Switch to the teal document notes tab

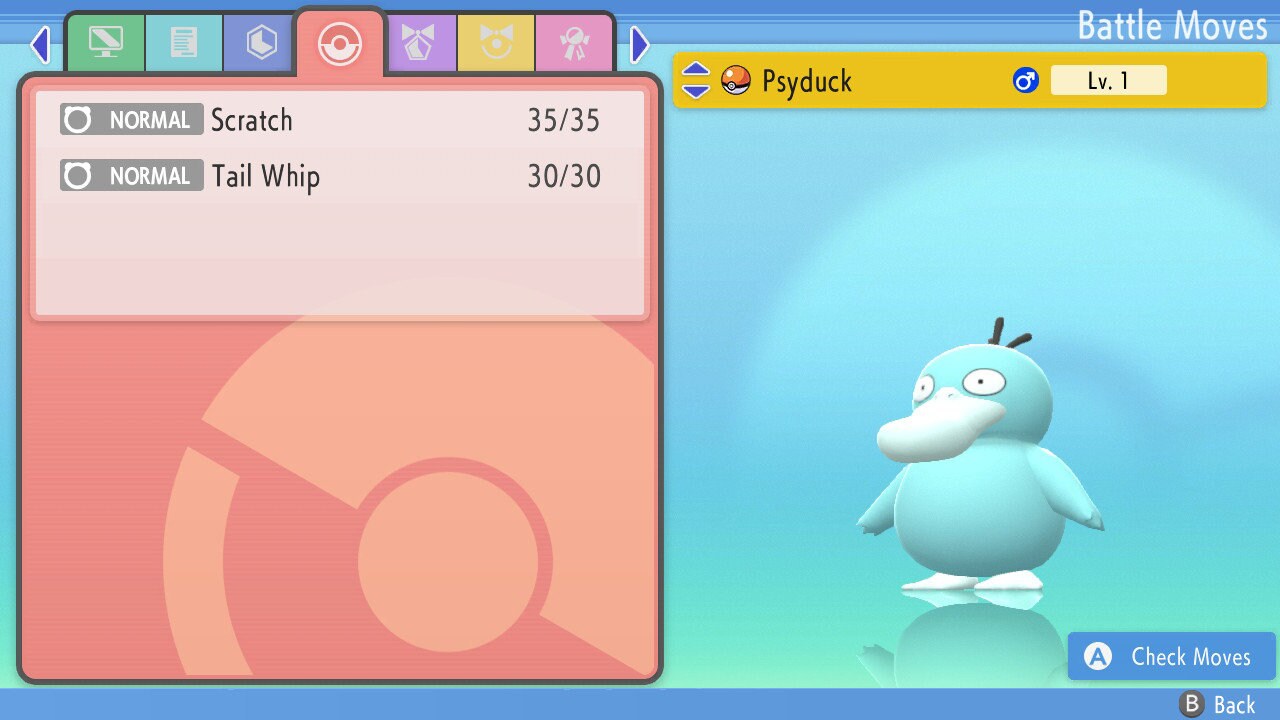pyautogui.click(x=184, y=43)
